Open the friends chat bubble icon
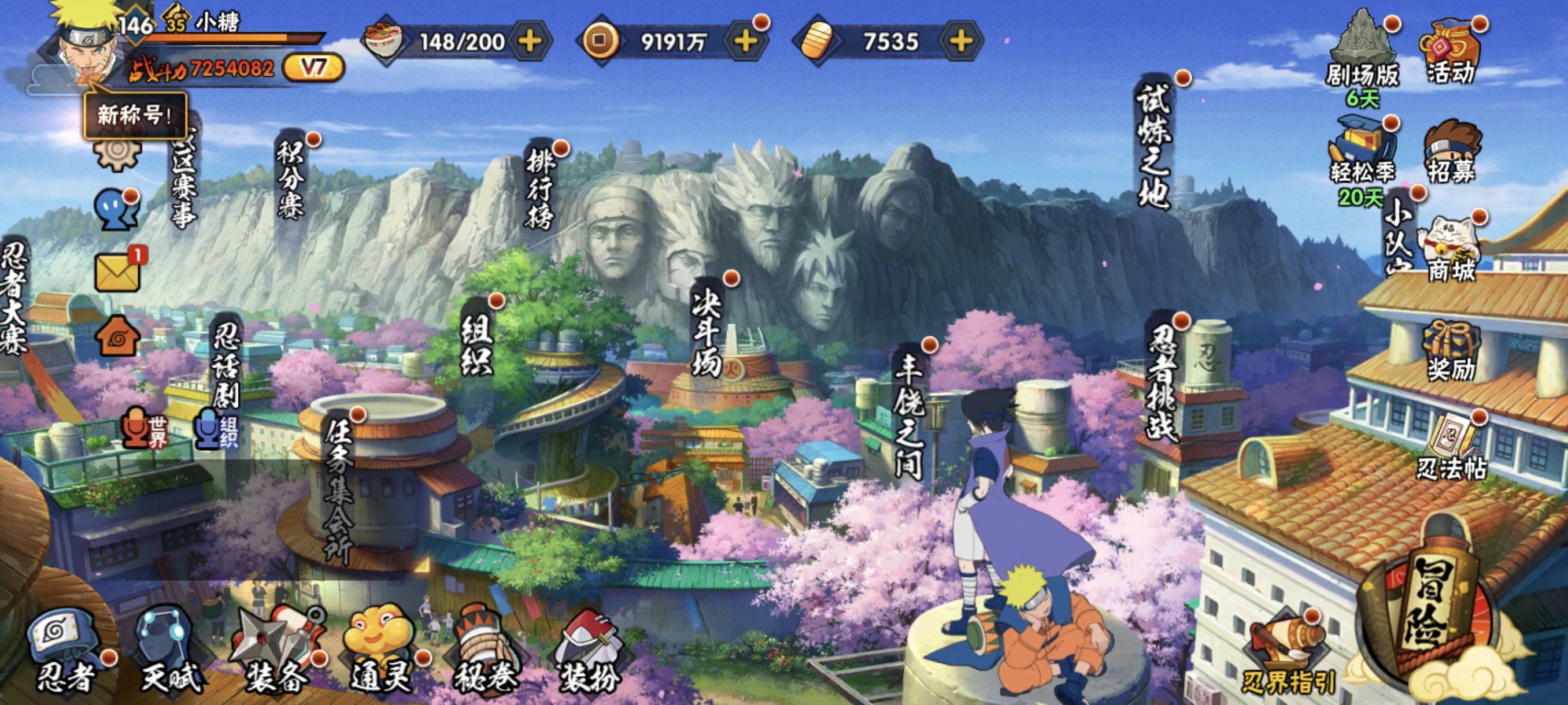The height and width of the screenshot is (705, 1568). tap(116, 209)
